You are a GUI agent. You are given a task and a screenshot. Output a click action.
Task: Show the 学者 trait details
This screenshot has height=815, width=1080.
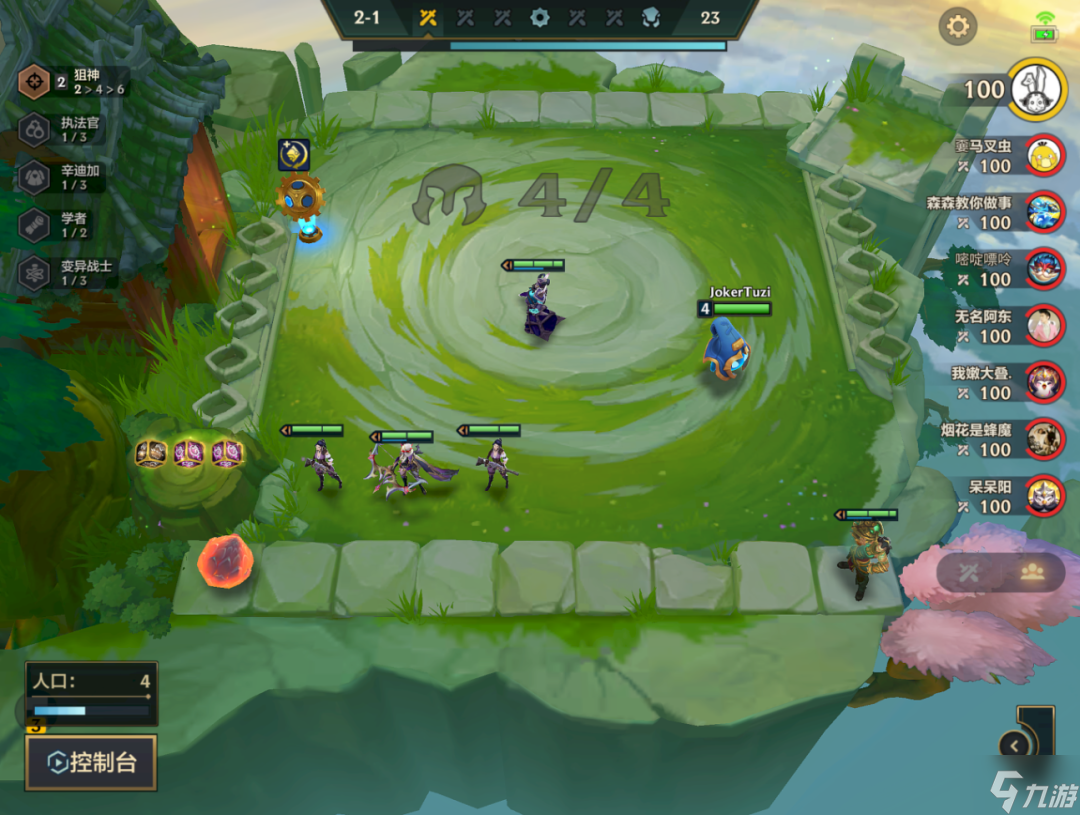point(72,225)
